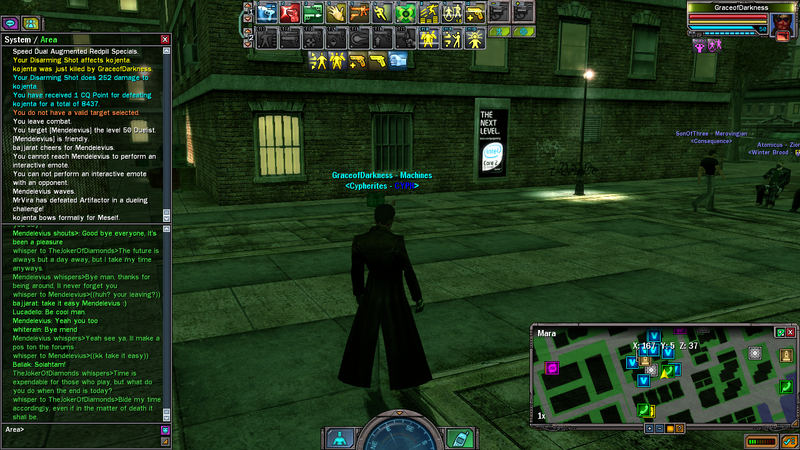800x450 pixels.
Task: Activate the blue pistol hotbar slot
Action: pos(266,13)
